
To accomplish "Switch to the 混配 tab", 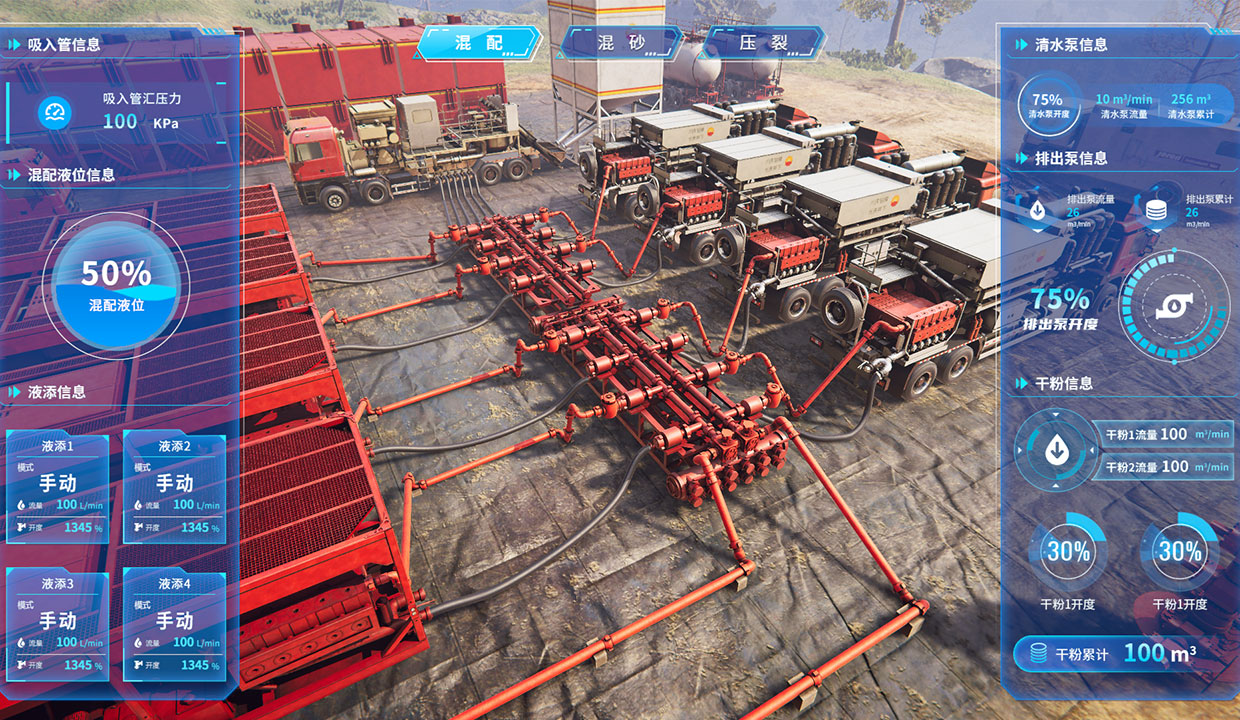I will pos(478,43).
